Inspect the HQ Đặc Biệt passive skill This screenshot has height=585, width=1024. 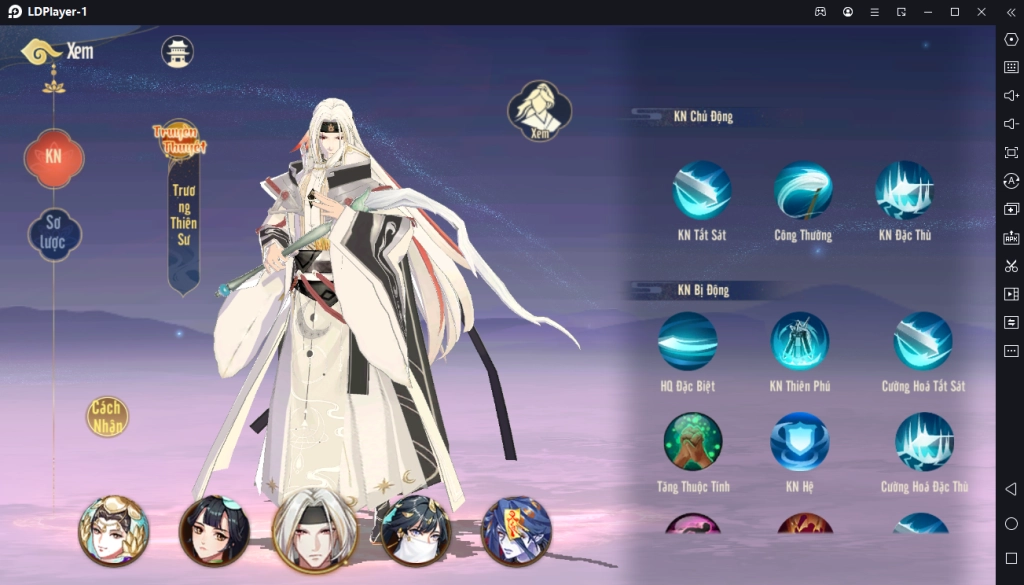coord(687,341)
